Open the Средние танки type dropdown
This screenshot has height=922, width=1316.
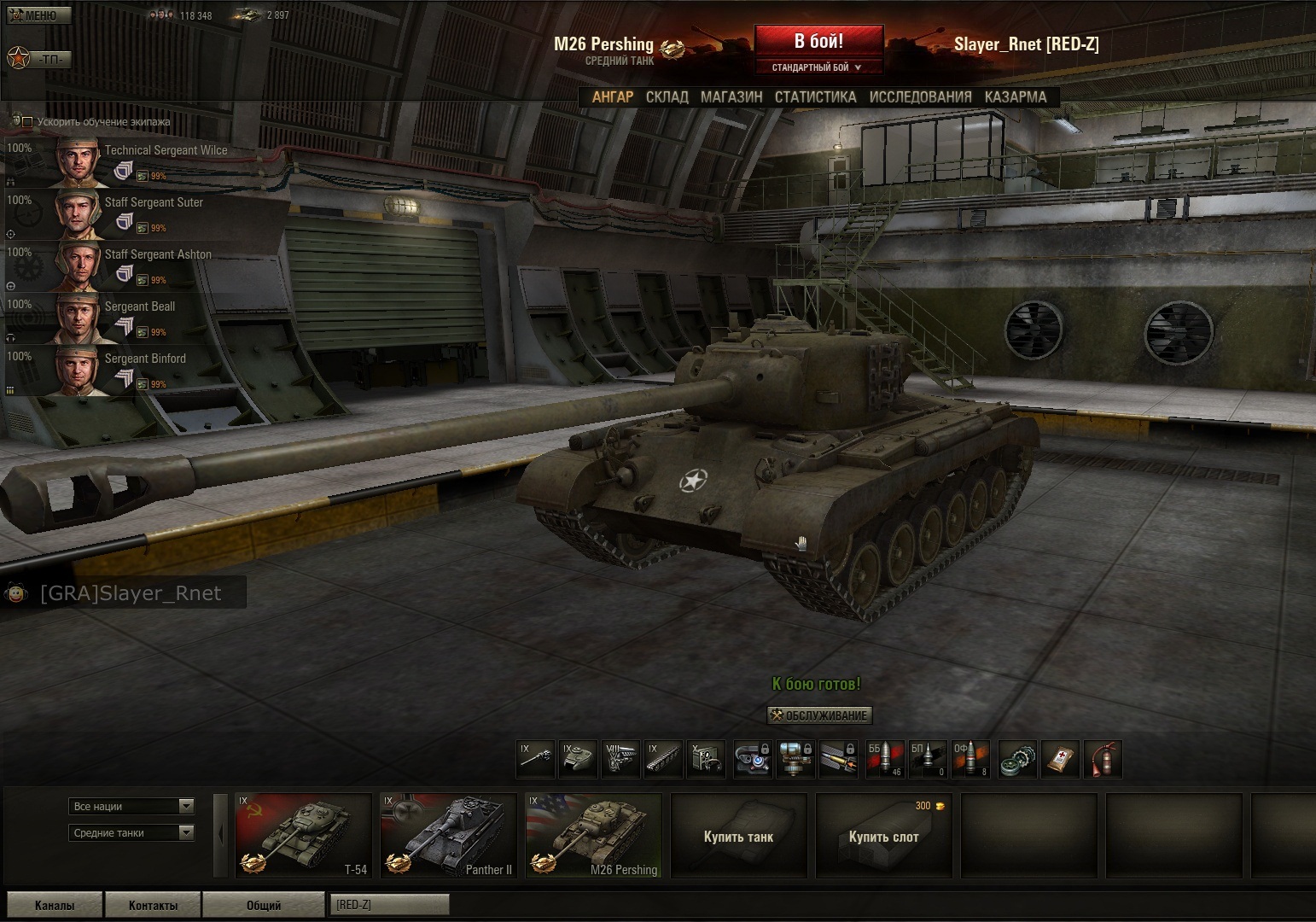tap(131, 832)
